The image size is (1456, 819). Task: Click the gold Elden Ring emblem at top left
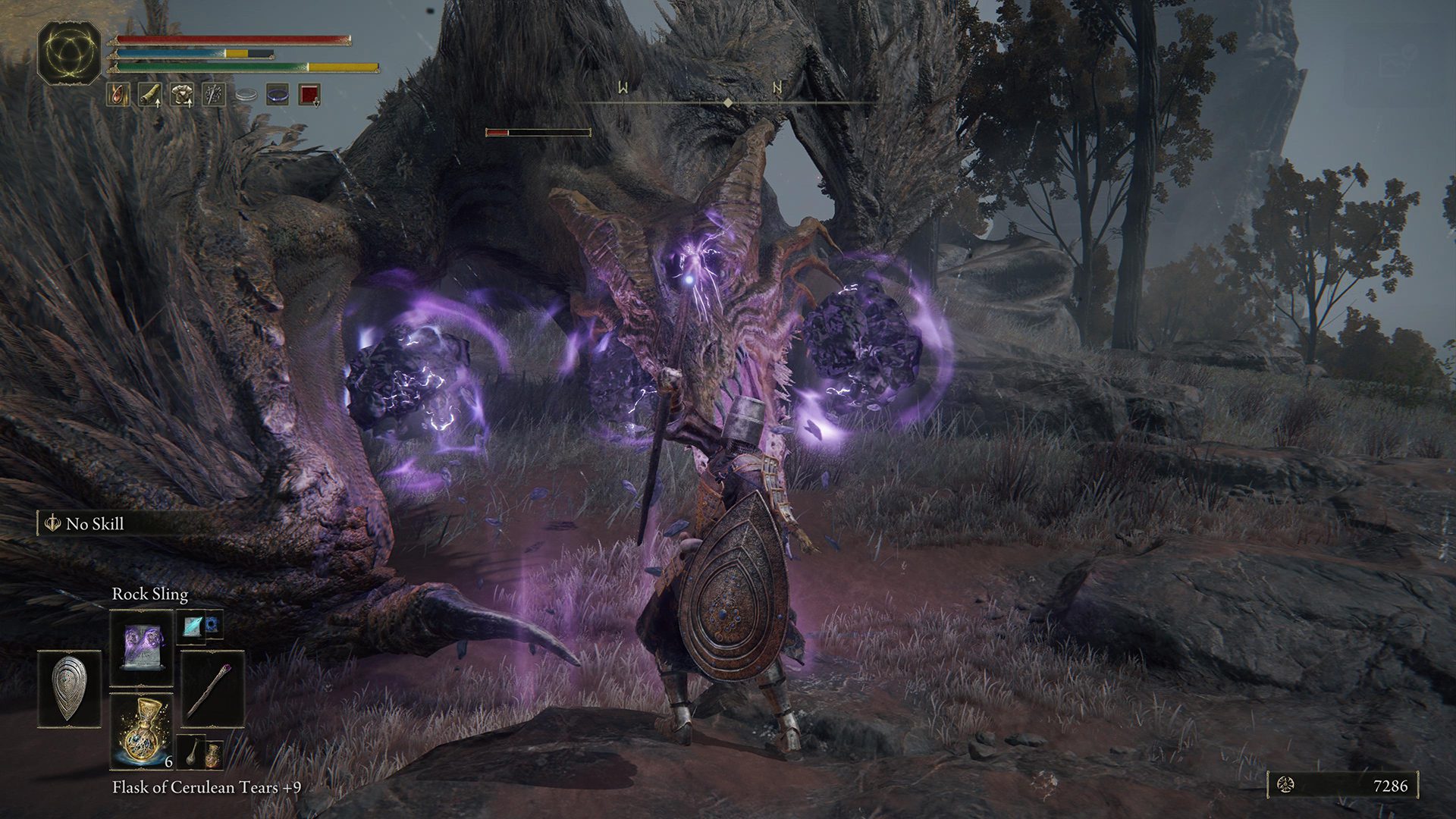(x=71, y=53)
